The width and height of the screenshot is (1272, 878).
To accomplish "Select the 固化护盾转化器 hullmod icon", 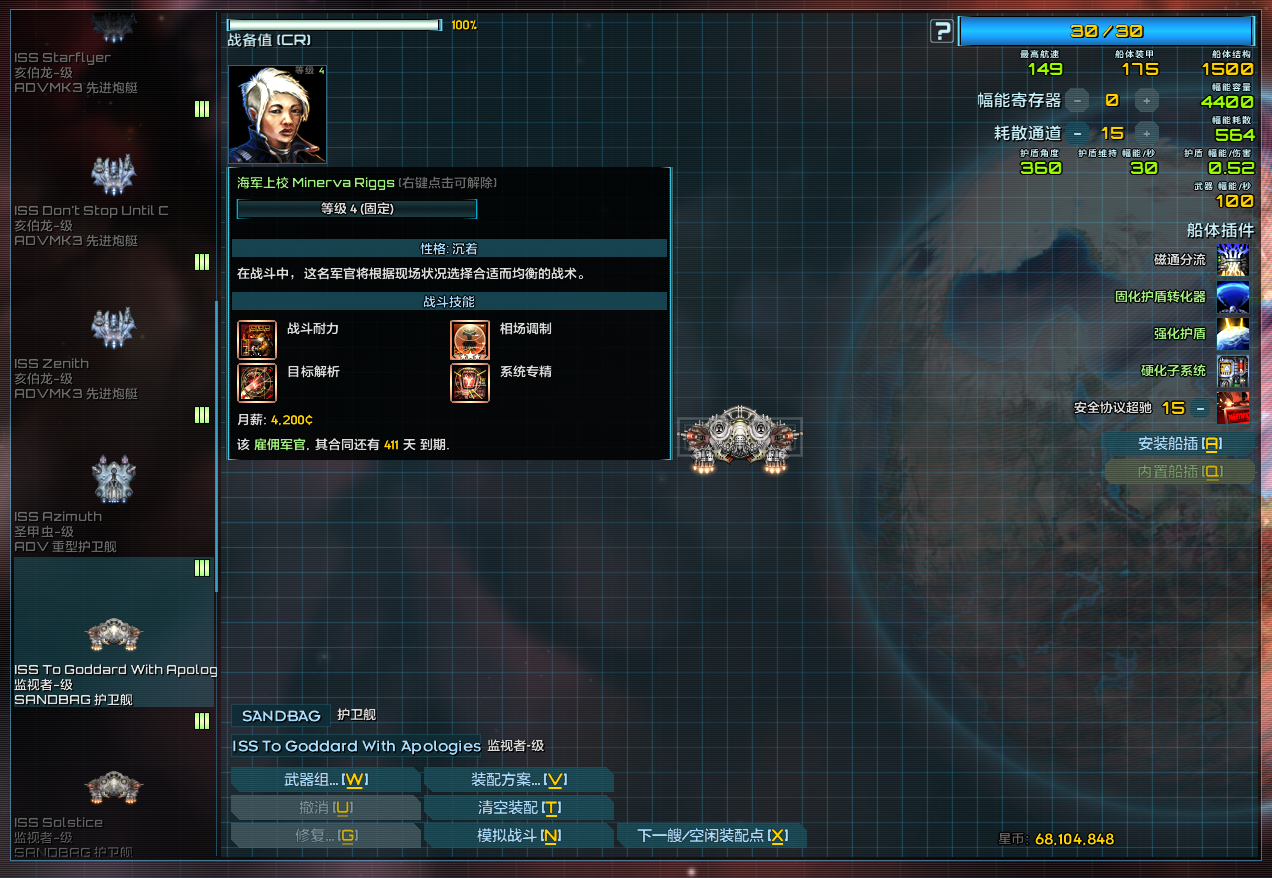I will click(1233, 297).
